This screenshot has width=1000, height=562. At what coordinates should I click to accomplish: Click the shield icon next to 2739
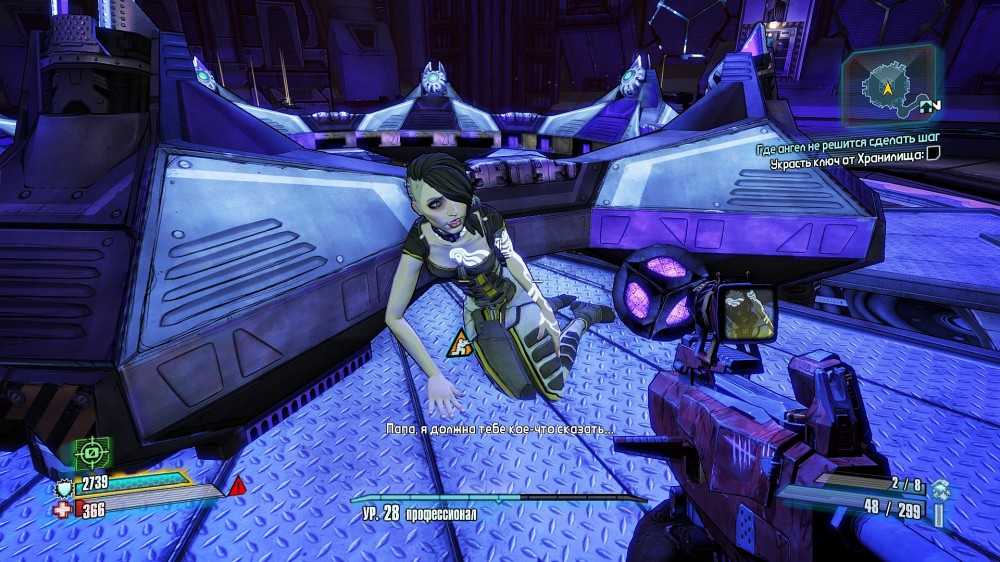click(x=63, y=487)
